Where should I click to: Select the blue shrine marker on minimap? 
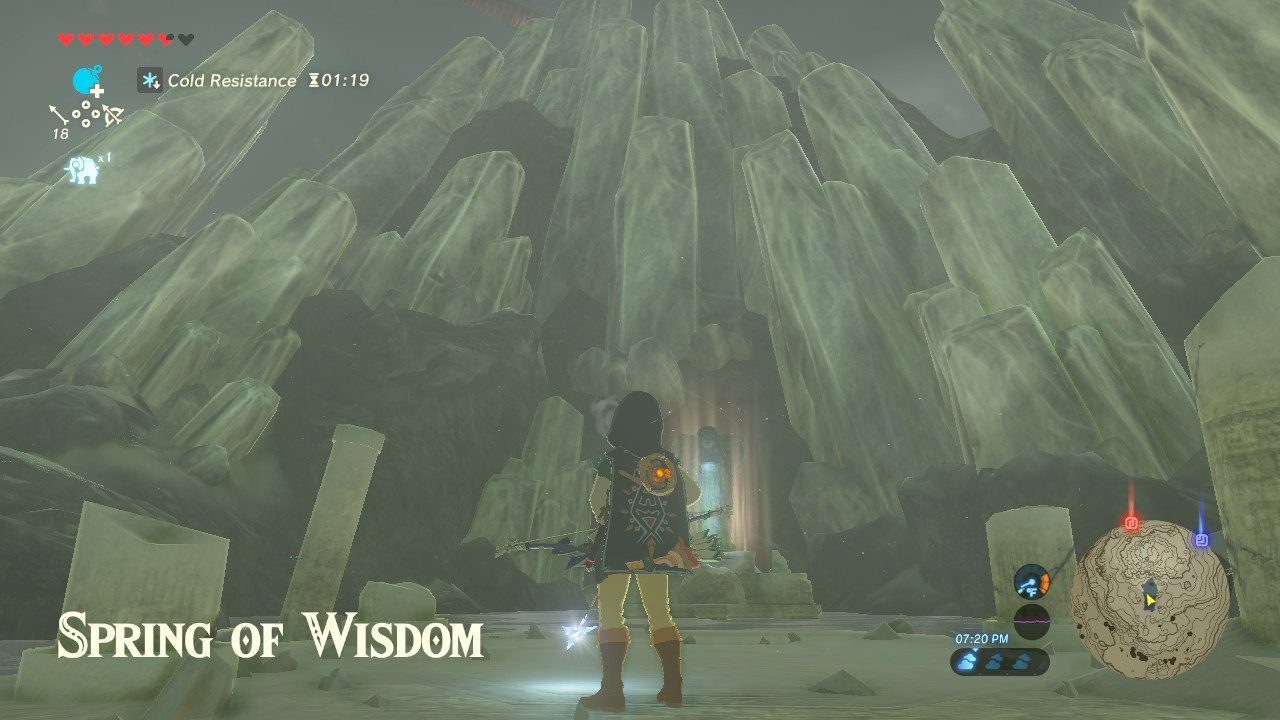1201,540
